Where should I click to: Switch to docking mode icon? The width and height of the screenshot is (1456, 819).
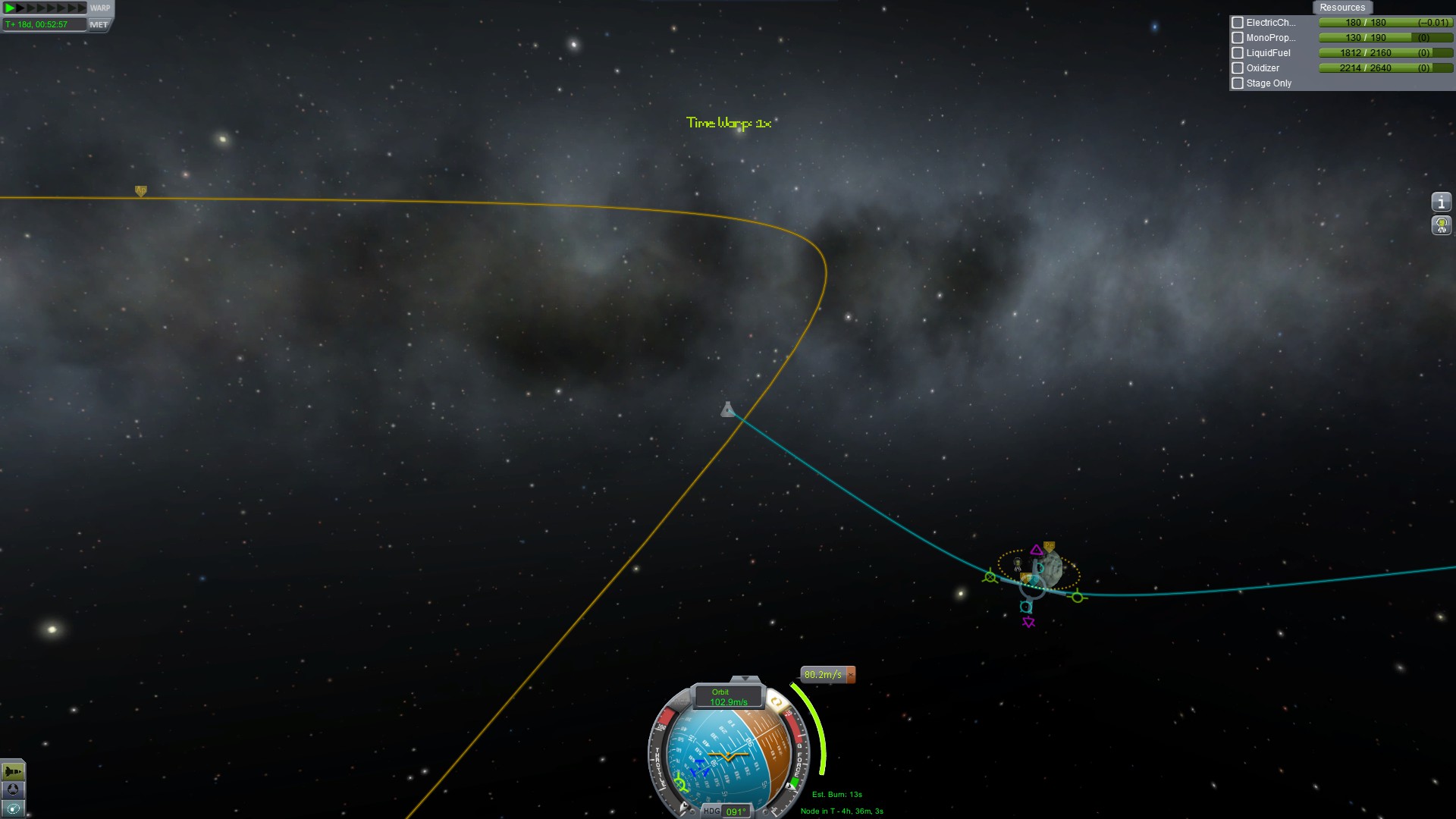[x=13, y=790]
